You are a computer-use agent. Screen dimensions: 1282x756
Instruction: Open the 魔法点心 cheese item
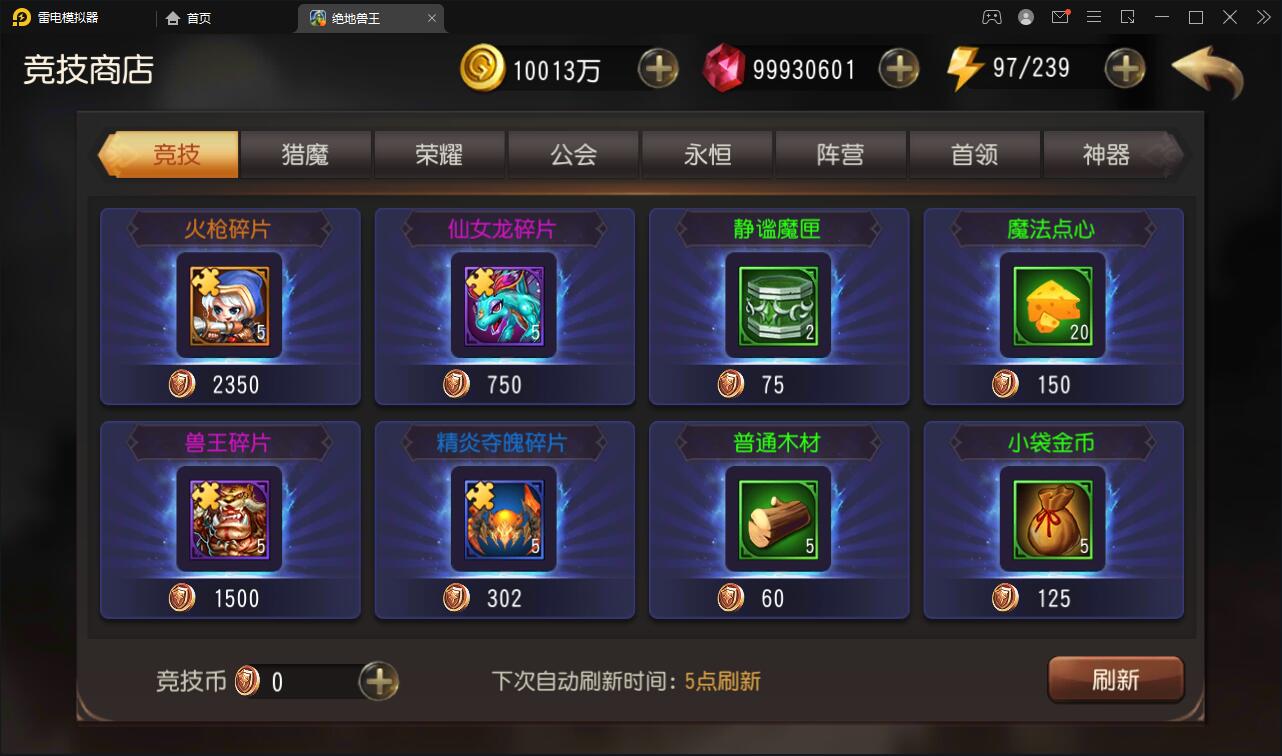(x=1054, y=305)
